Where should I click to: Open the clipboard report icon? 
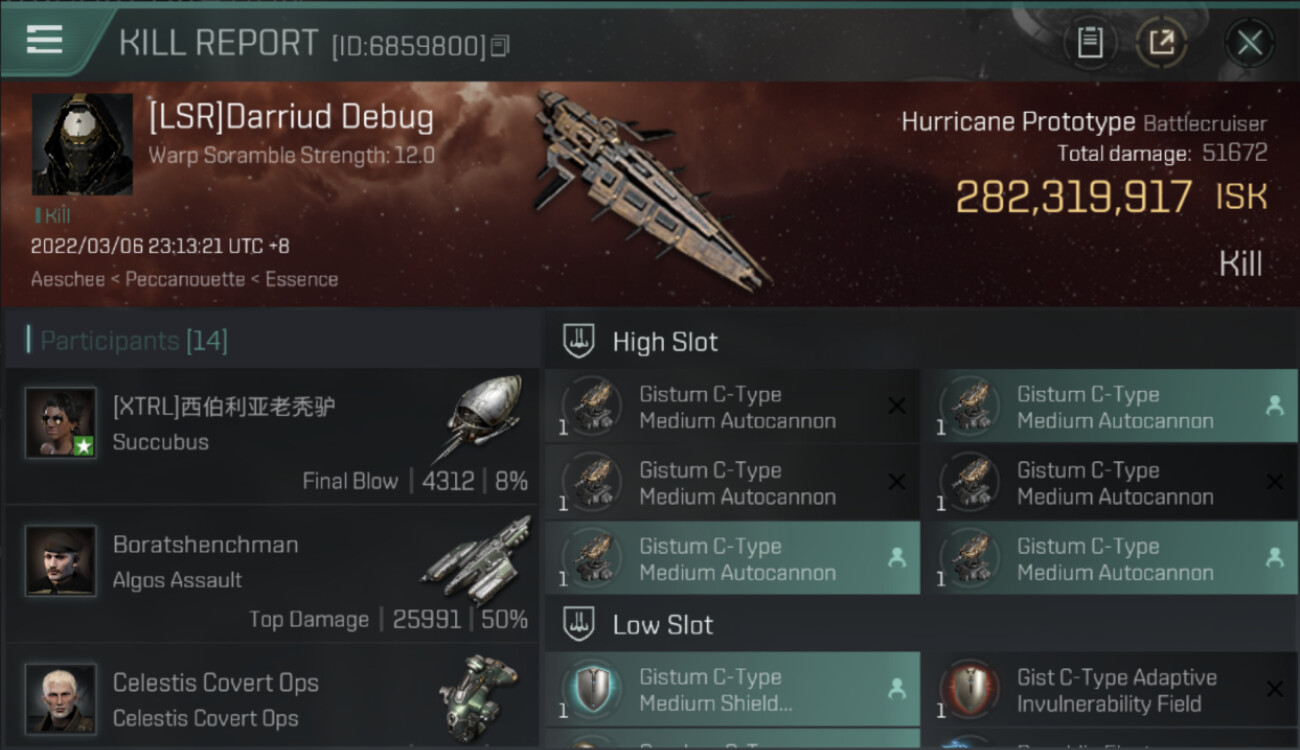1090,43
